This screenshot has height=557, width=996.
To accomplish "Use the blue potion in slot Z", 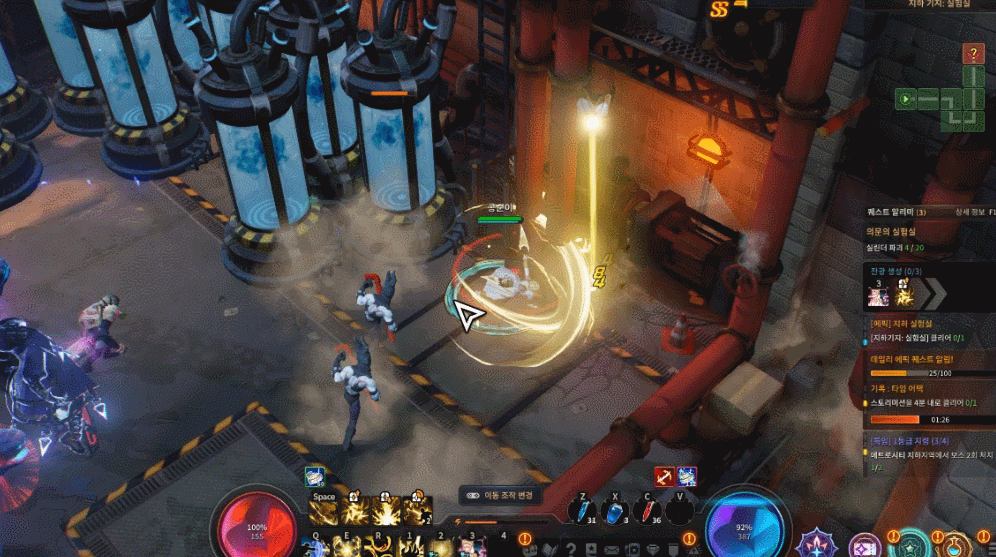I will coord(583,510).
